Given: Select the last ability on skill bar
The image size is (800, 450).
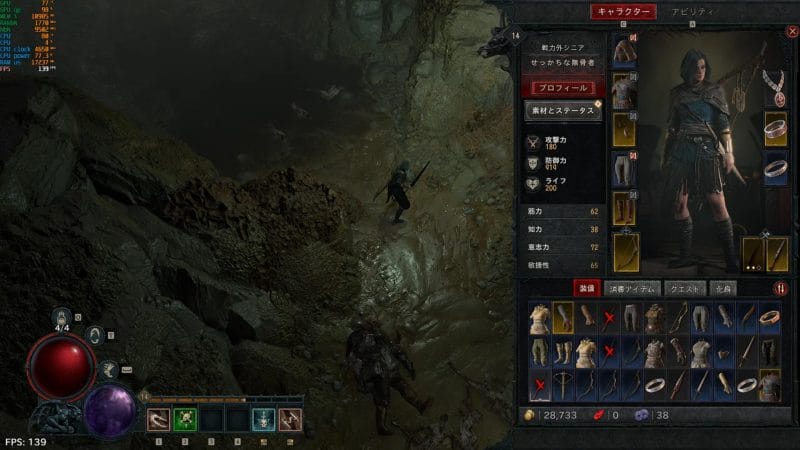Looking at the screenshot, I should (x=290, y=419).
